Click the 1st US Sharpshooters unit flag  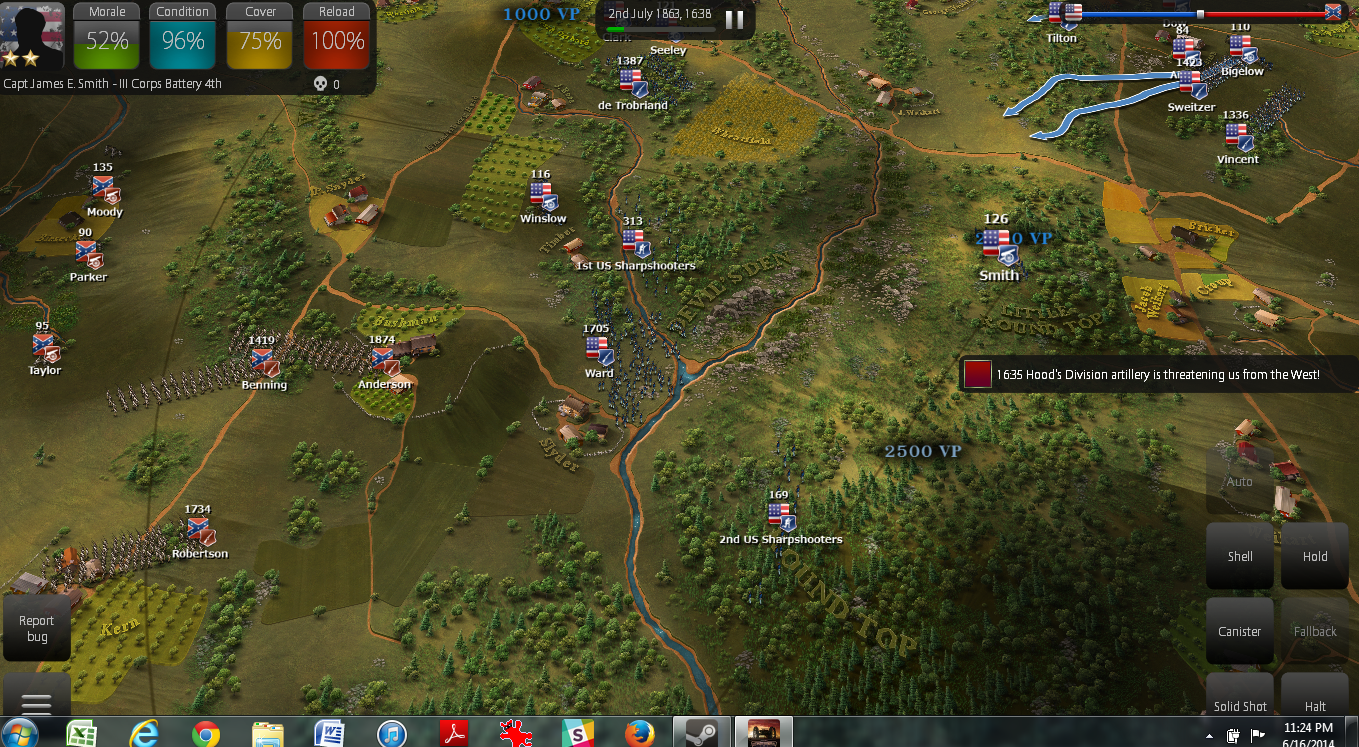pyautogui.click(x=634, y=242)
